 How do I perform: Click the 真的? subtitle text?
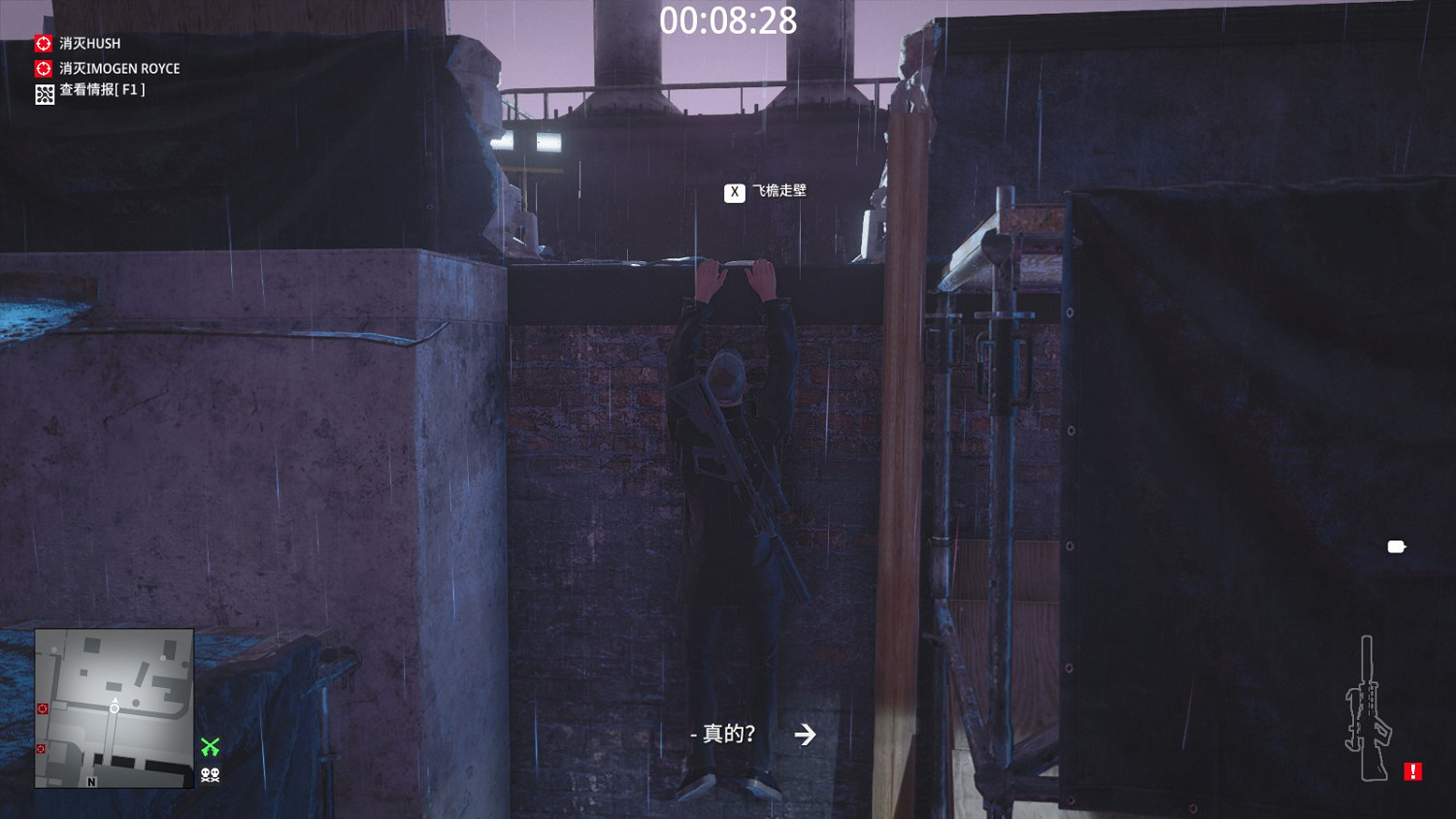coord(724,735)
